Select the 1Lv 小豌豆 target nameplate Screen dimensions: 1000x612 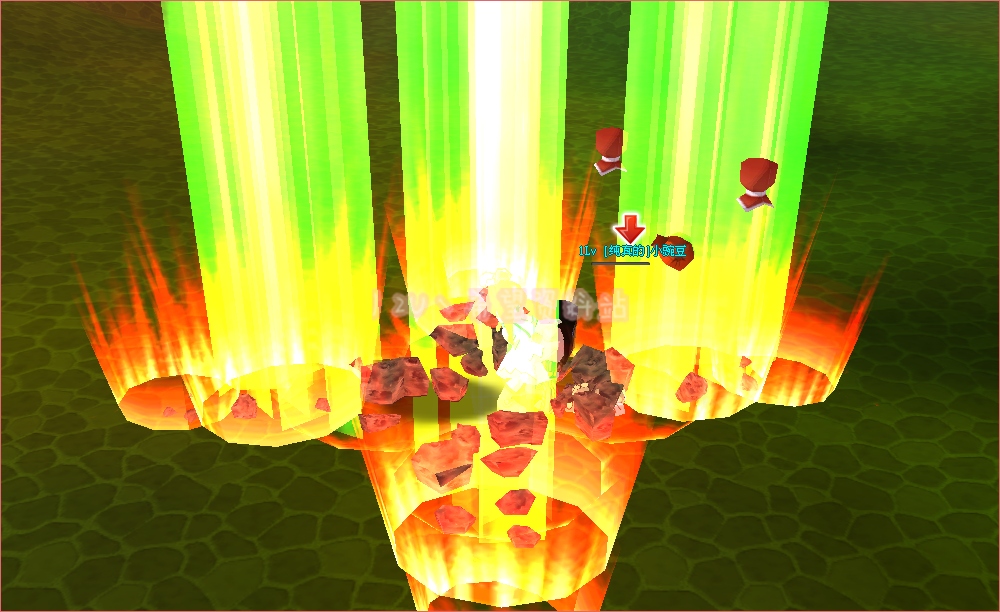634,251
